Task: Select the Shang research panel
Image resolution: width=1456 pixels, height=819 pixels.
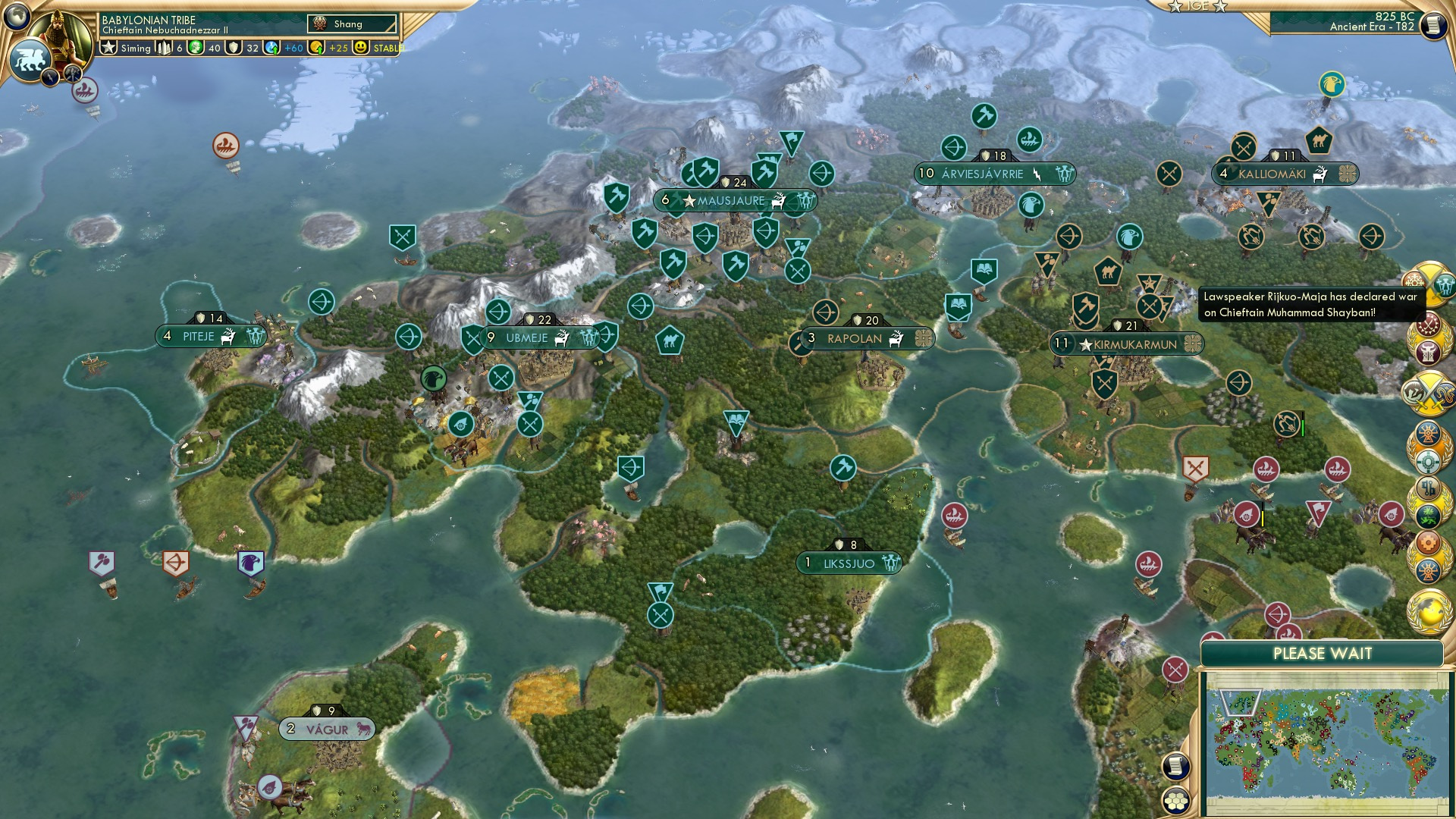Action: [x=353, y=24]
